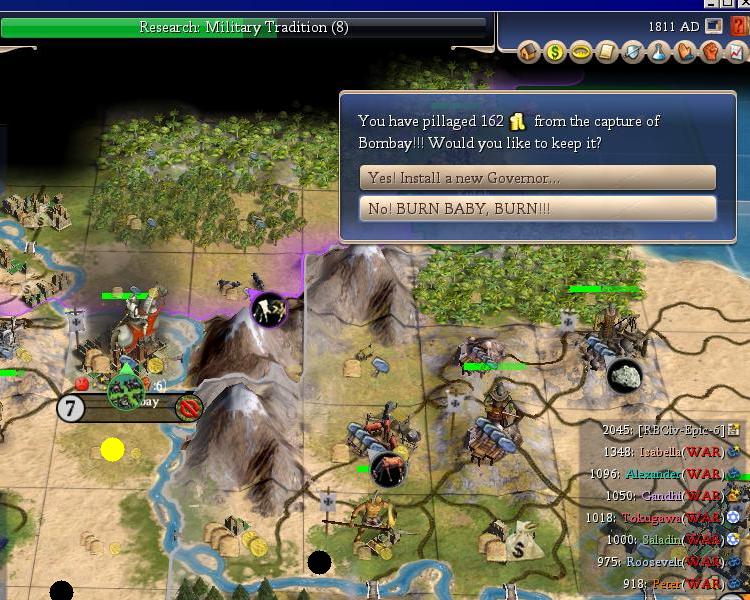750x600 pixels.
Task: Open the Financial Advisor dollar icon
Action: tap(556, 52)
